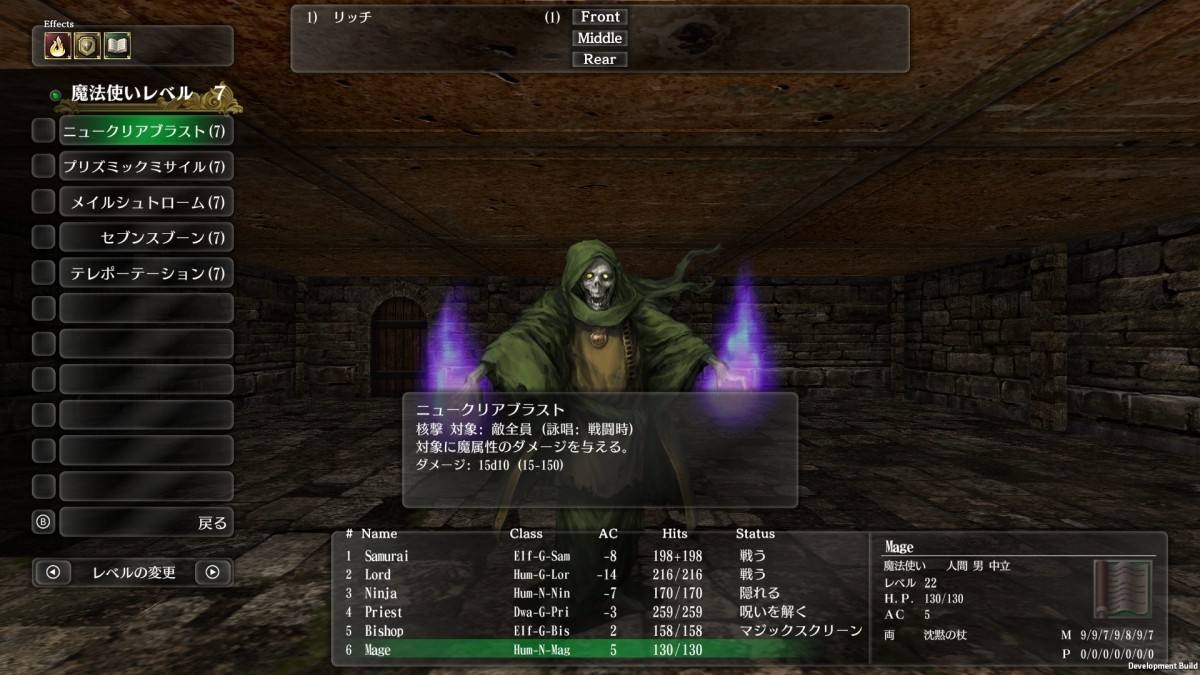The width and height of the screenshot is (1200, 675).
Task: Select Samurai in the party list
Action: 600,556
